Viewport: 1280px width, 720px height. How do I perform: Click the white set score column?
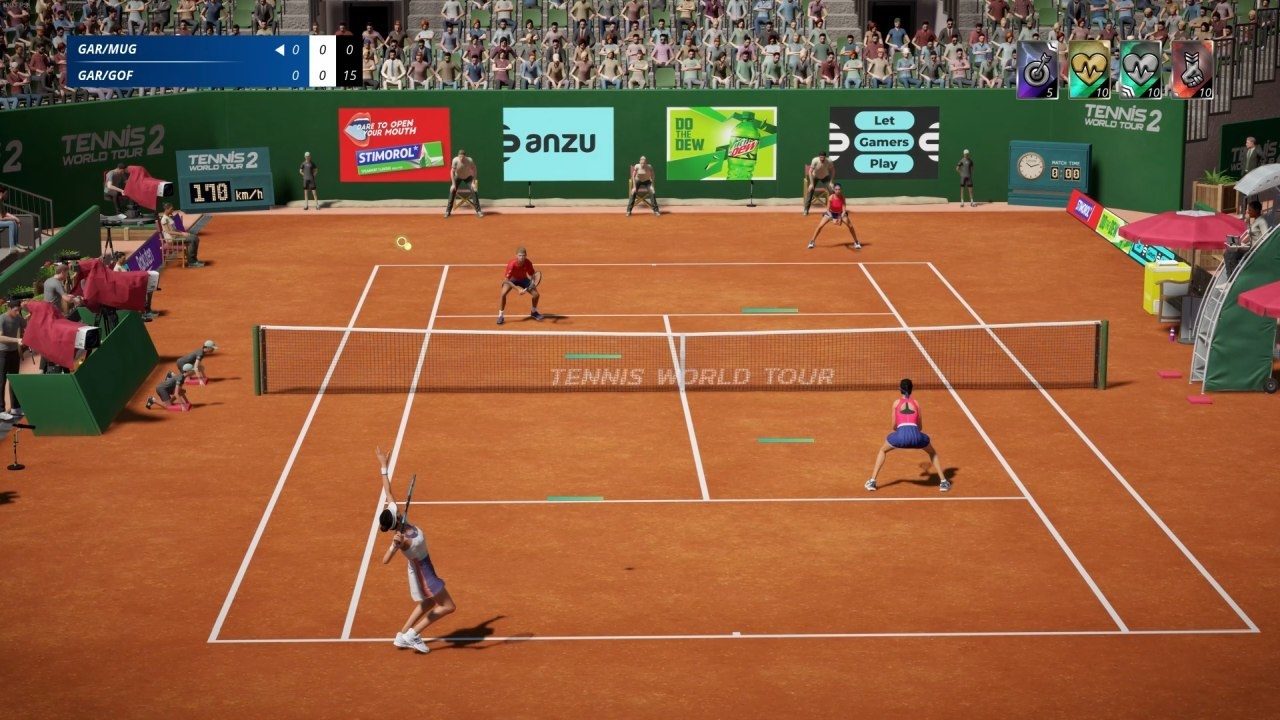323,61
